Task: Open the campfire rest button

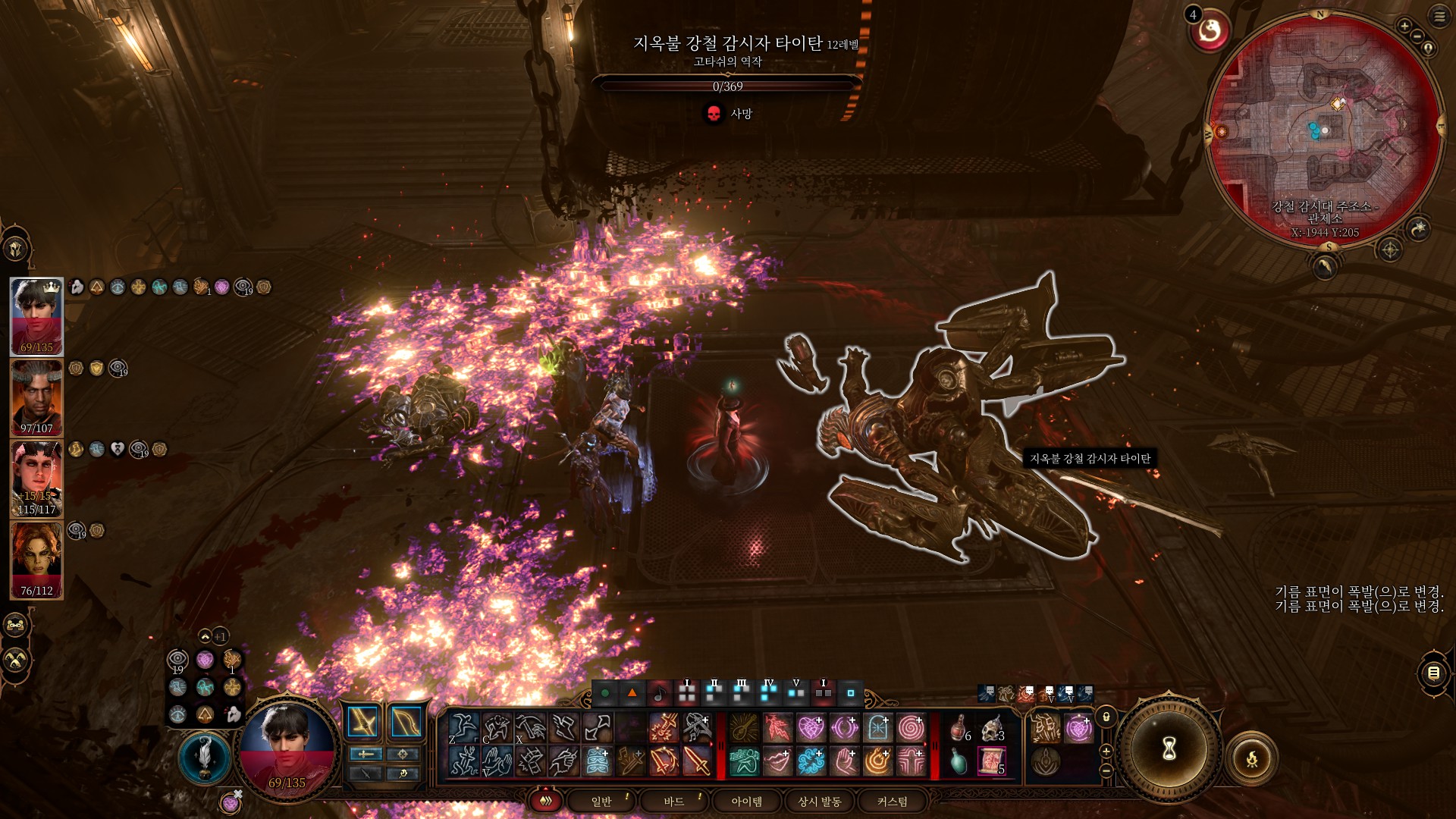Action: coord(1252,758)
